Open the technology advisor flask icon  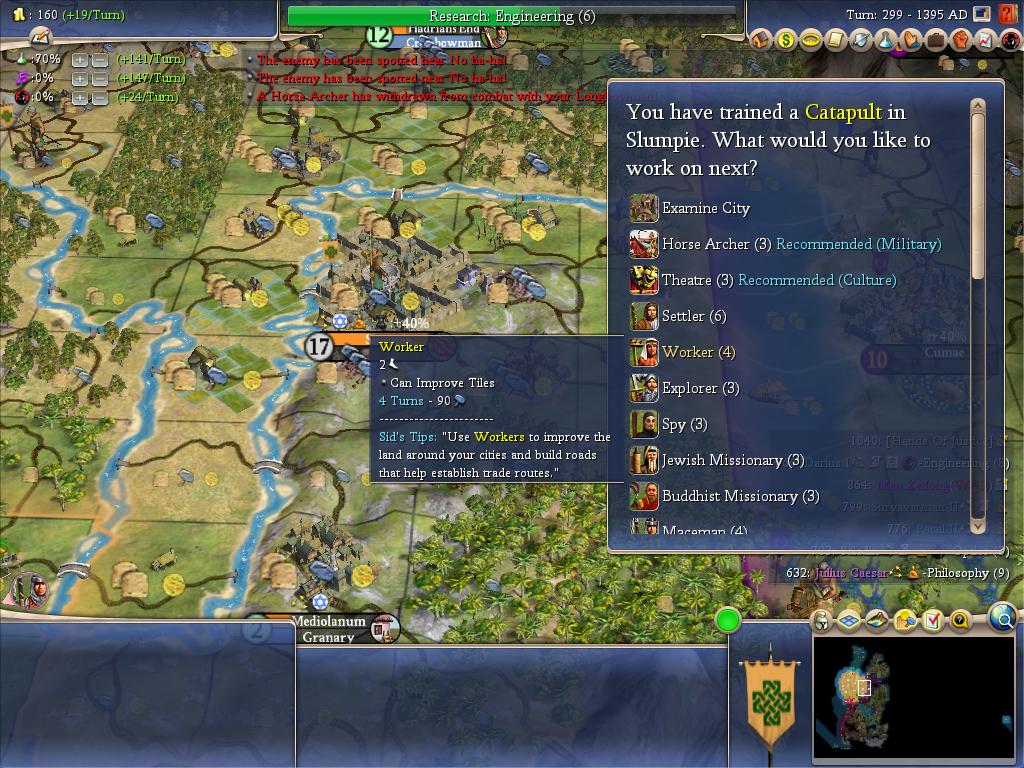pos(886,40)
